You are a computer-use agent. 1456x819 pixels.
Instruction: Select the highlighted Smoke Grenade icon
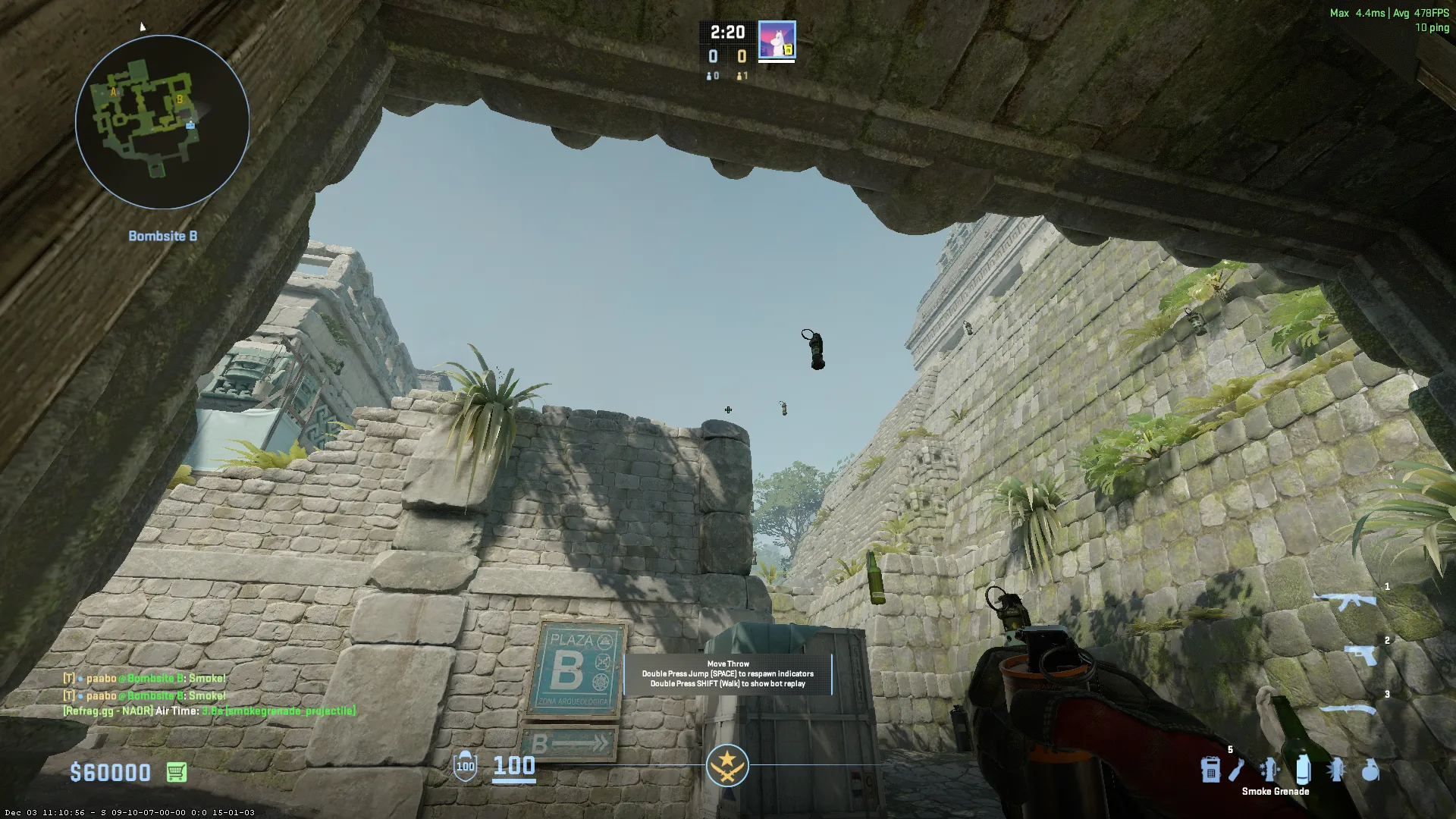point(1303,770)
